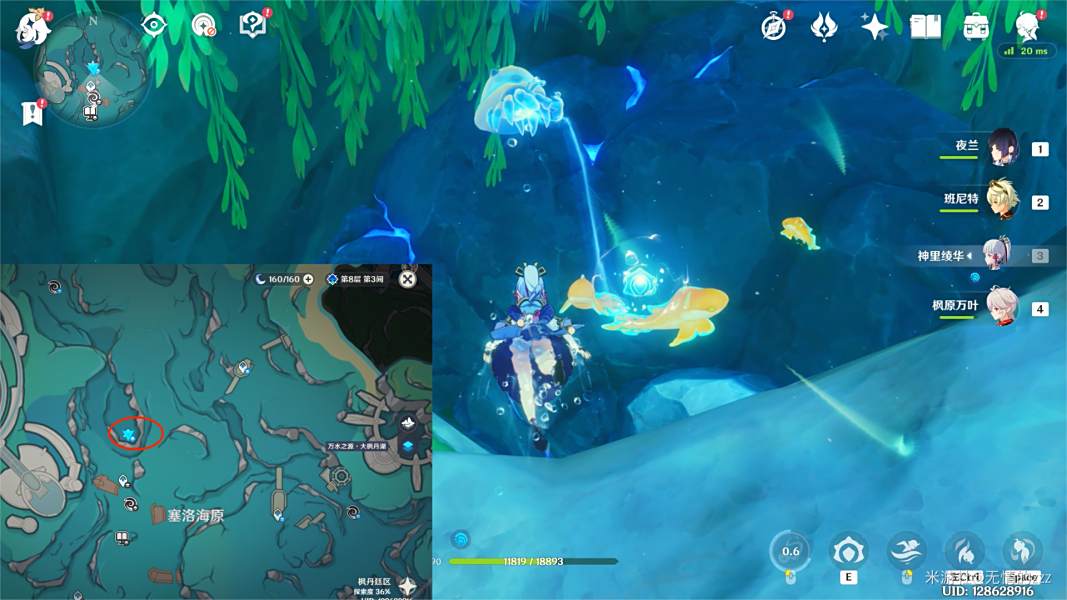Open the Wish star icon
Viewport: 1067px width, 600px height.
(x=875, y=26)
